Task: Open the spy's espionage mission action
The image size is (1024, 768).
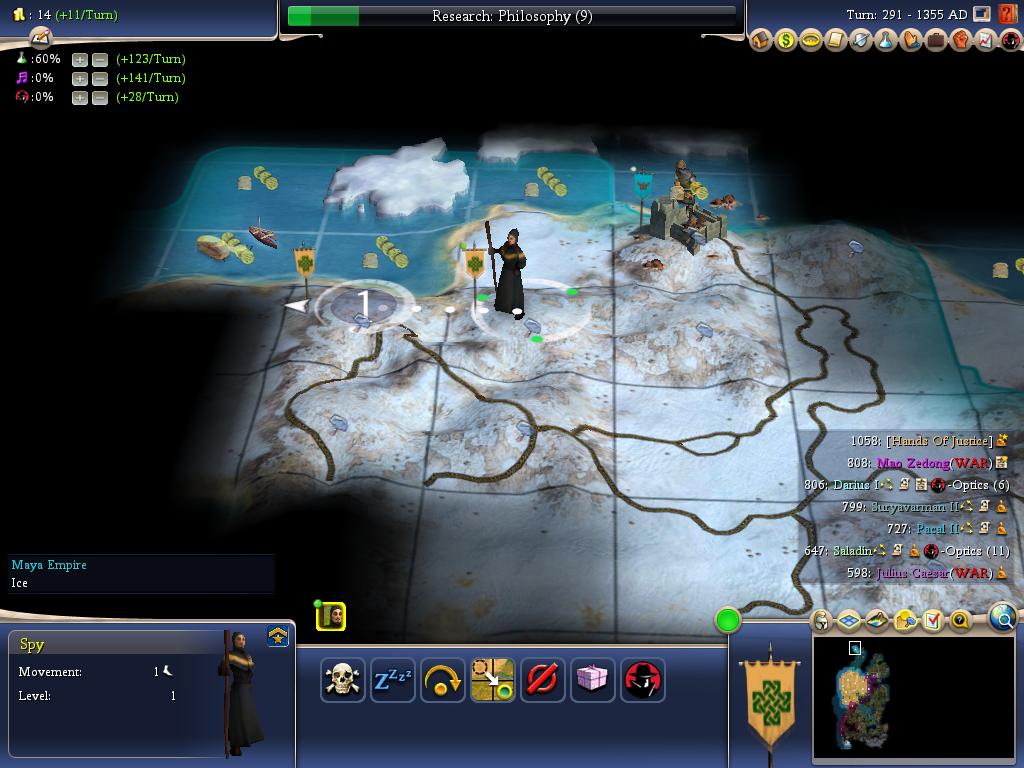Action: coord(642,681)
